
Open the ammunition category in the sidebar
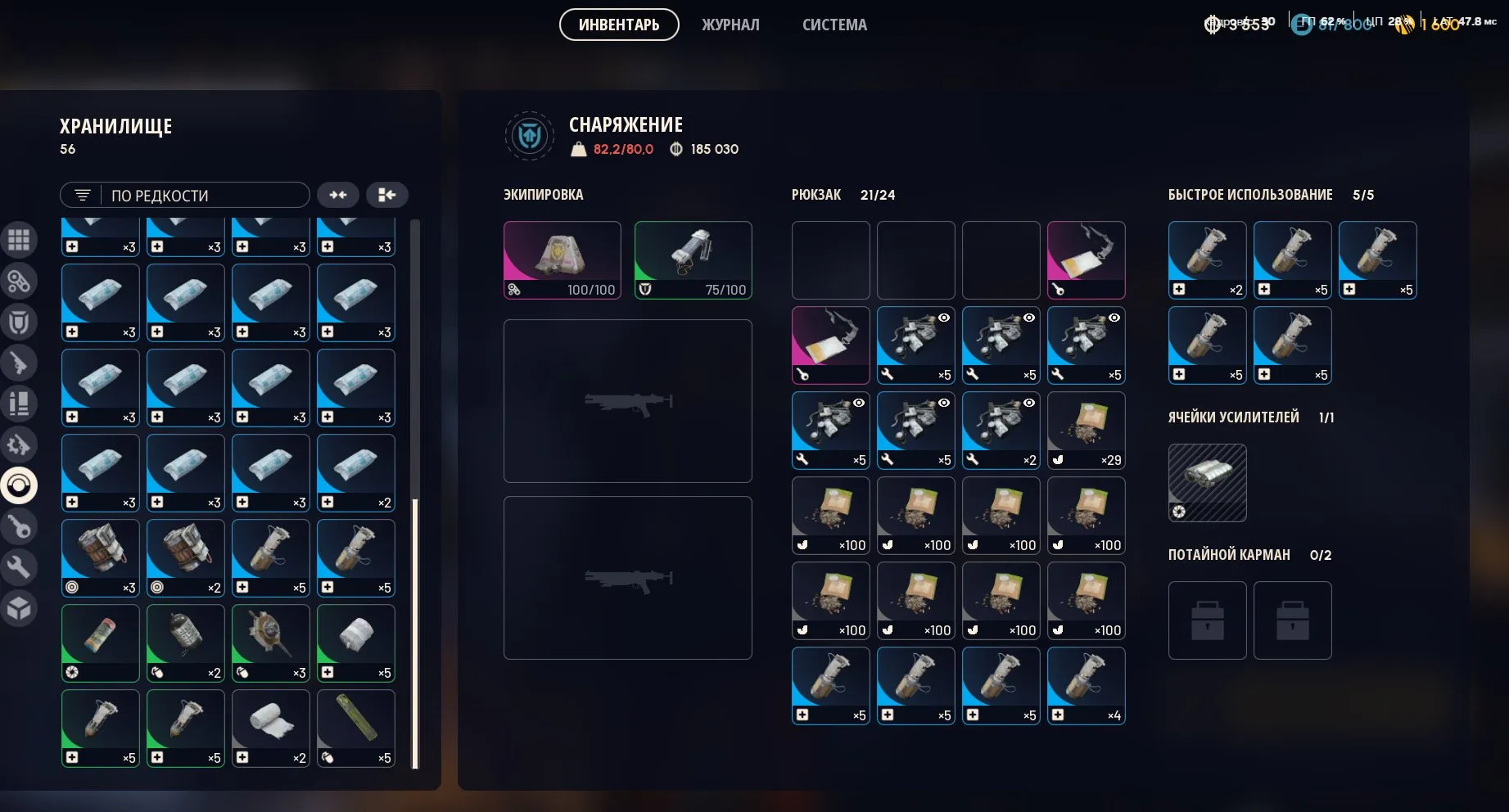tap(20, 403)
